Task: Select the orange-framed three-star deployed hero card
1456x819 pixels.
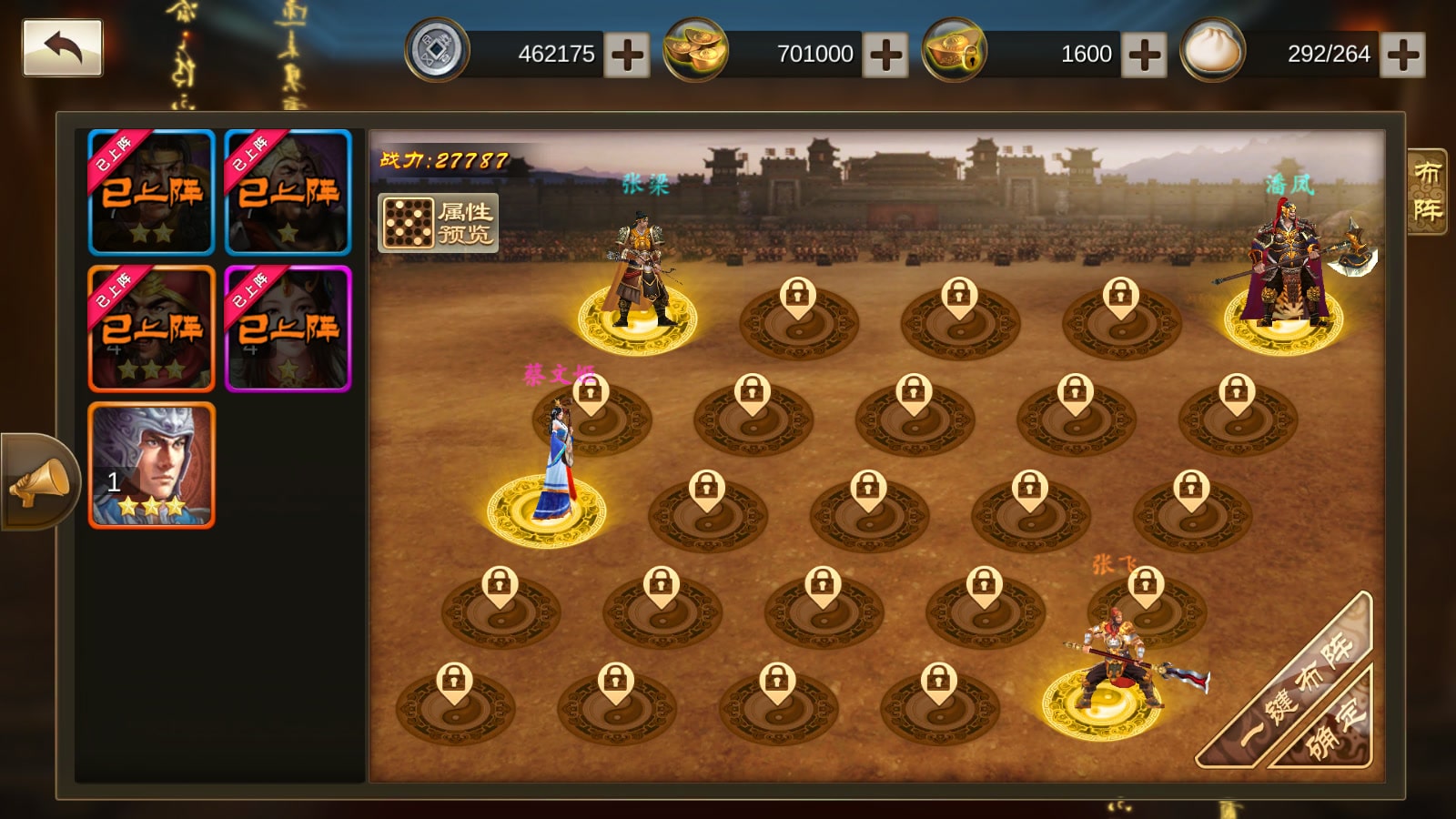Action: (x=152, y=329)
